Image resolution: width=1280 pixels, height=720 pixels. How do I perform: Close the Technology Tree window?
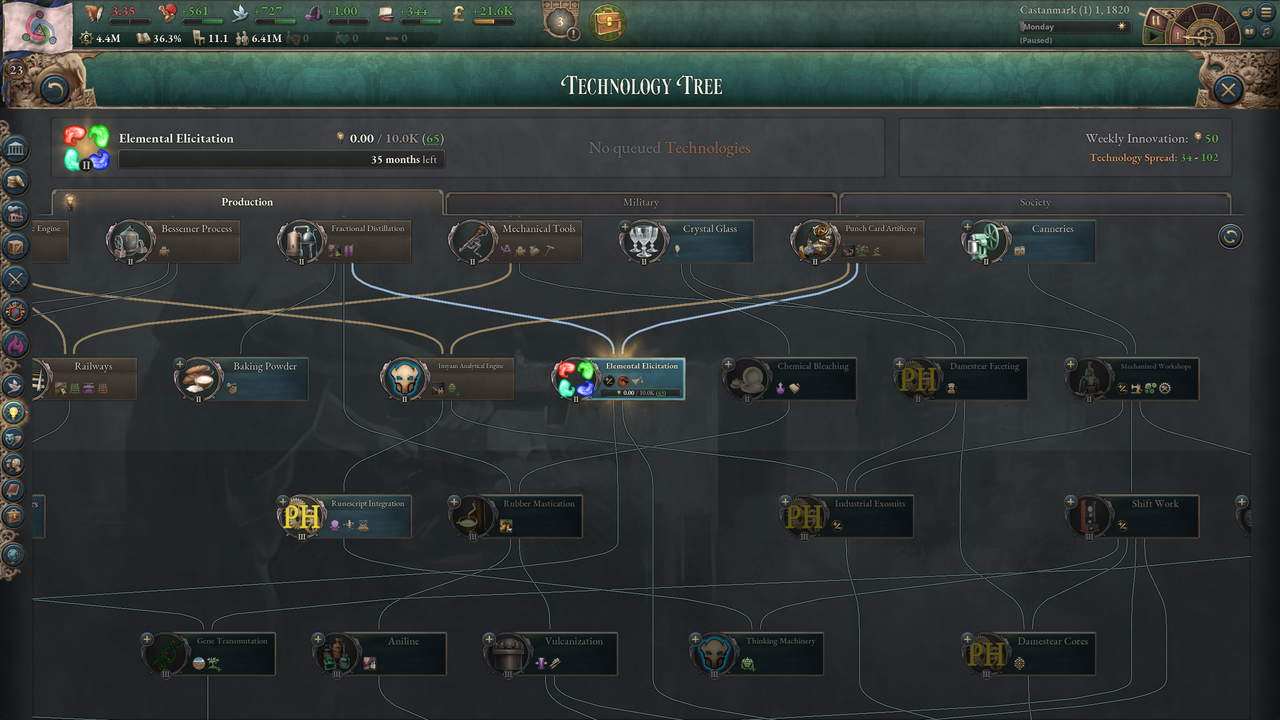1228,89
